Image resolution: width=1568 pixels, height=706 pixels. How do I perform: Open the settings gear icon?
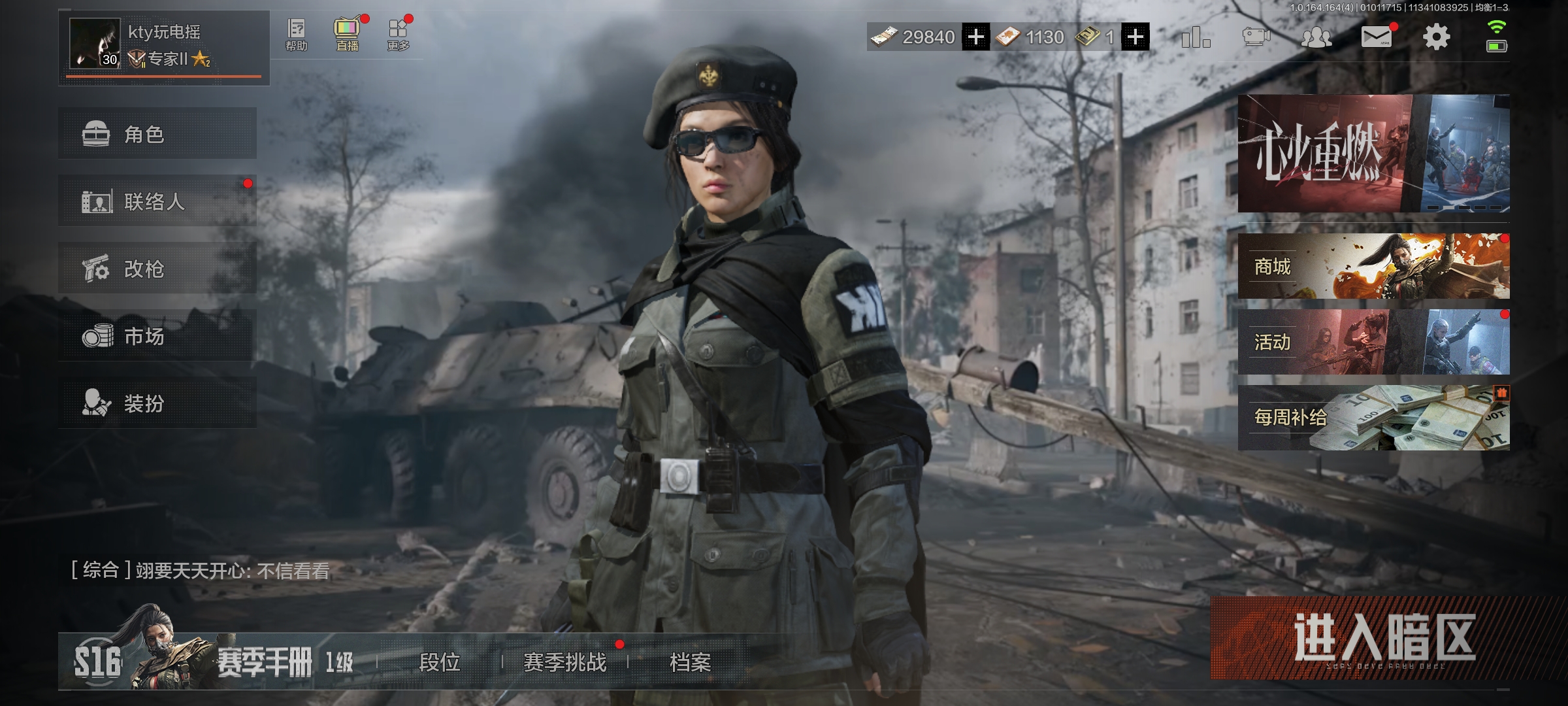pos(1436,37)
